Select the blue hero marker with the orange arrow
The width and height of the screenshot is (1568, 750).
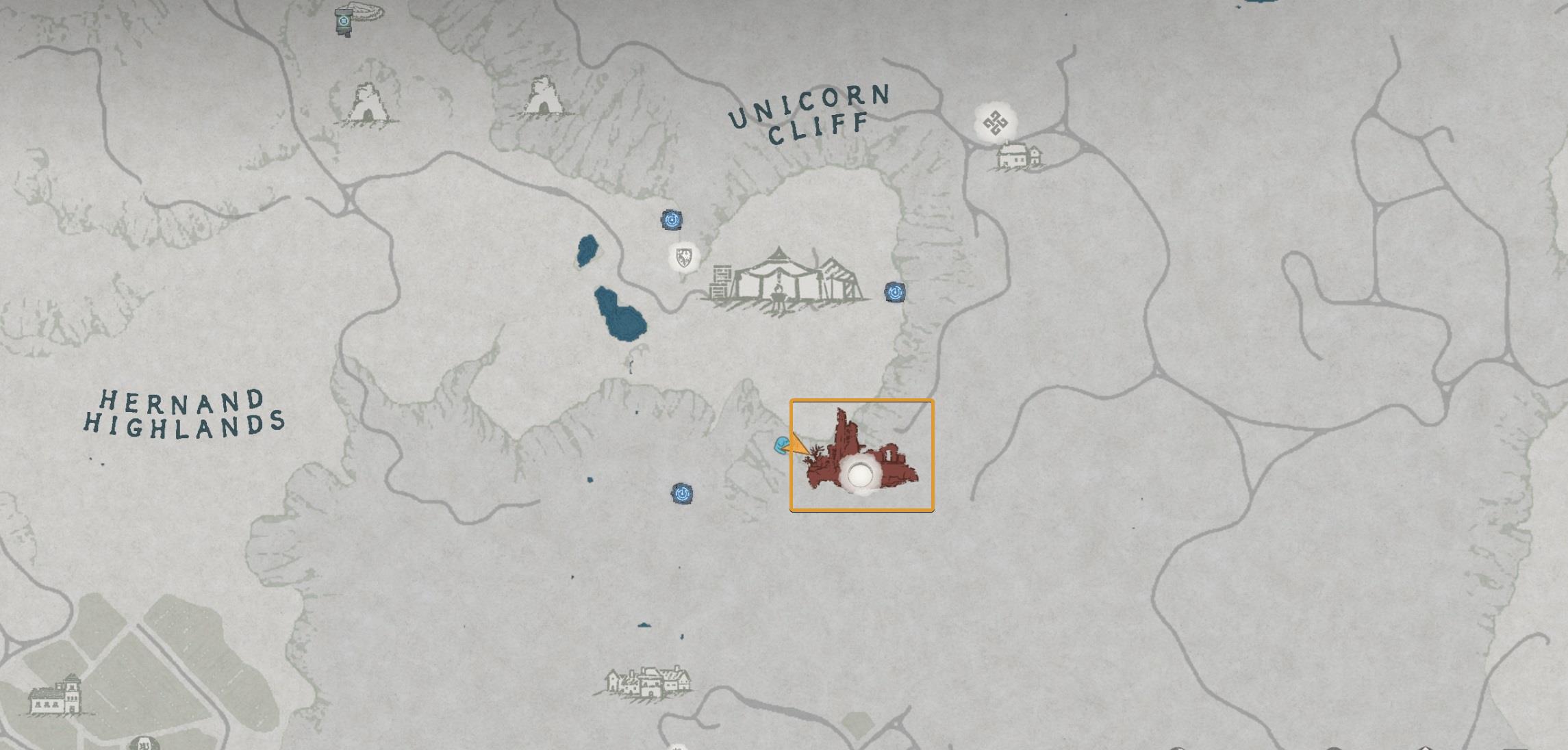tap(781, 443)
